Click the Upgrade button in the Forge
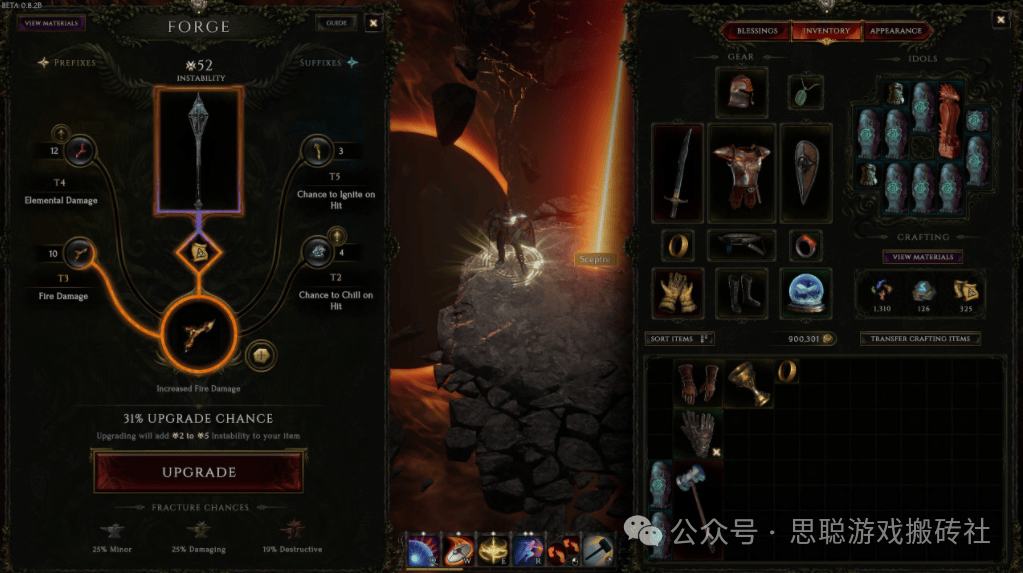 198,472
